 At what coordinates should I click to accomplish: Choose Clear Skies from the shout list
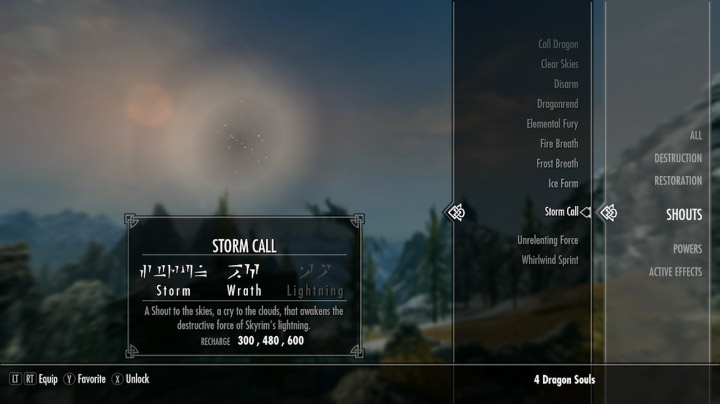click(559, 64)
